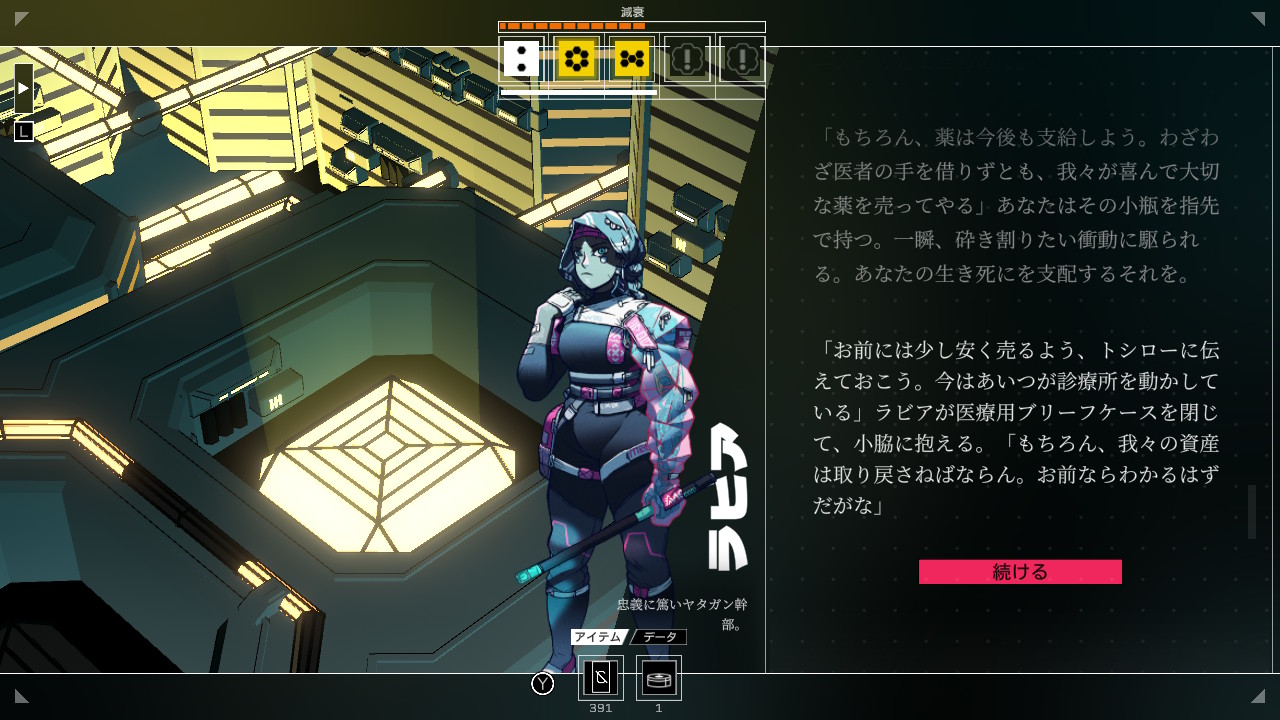Expand the left arrow side panel
The image size is (1280, 720).
[22, 86]
